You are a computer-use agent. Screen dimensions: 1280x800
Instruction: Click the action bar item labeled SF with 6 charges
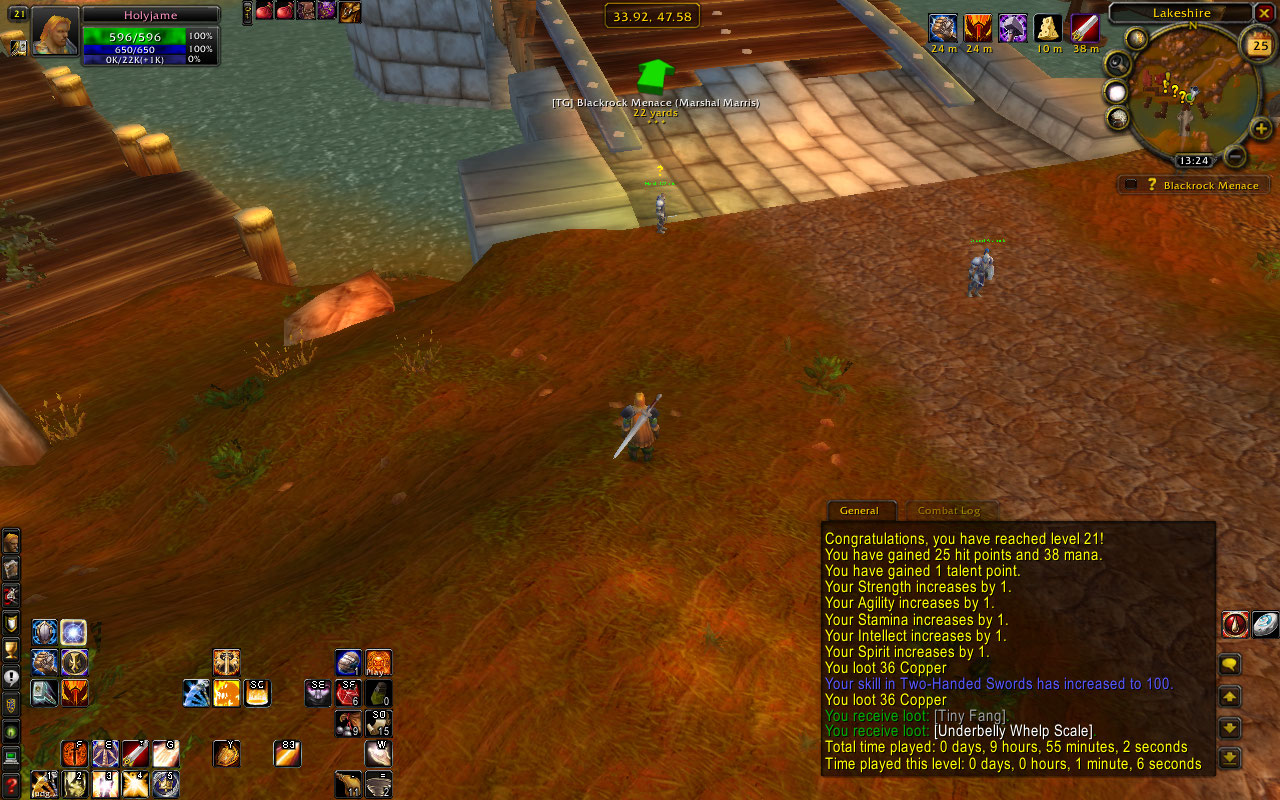pos(348,692)
